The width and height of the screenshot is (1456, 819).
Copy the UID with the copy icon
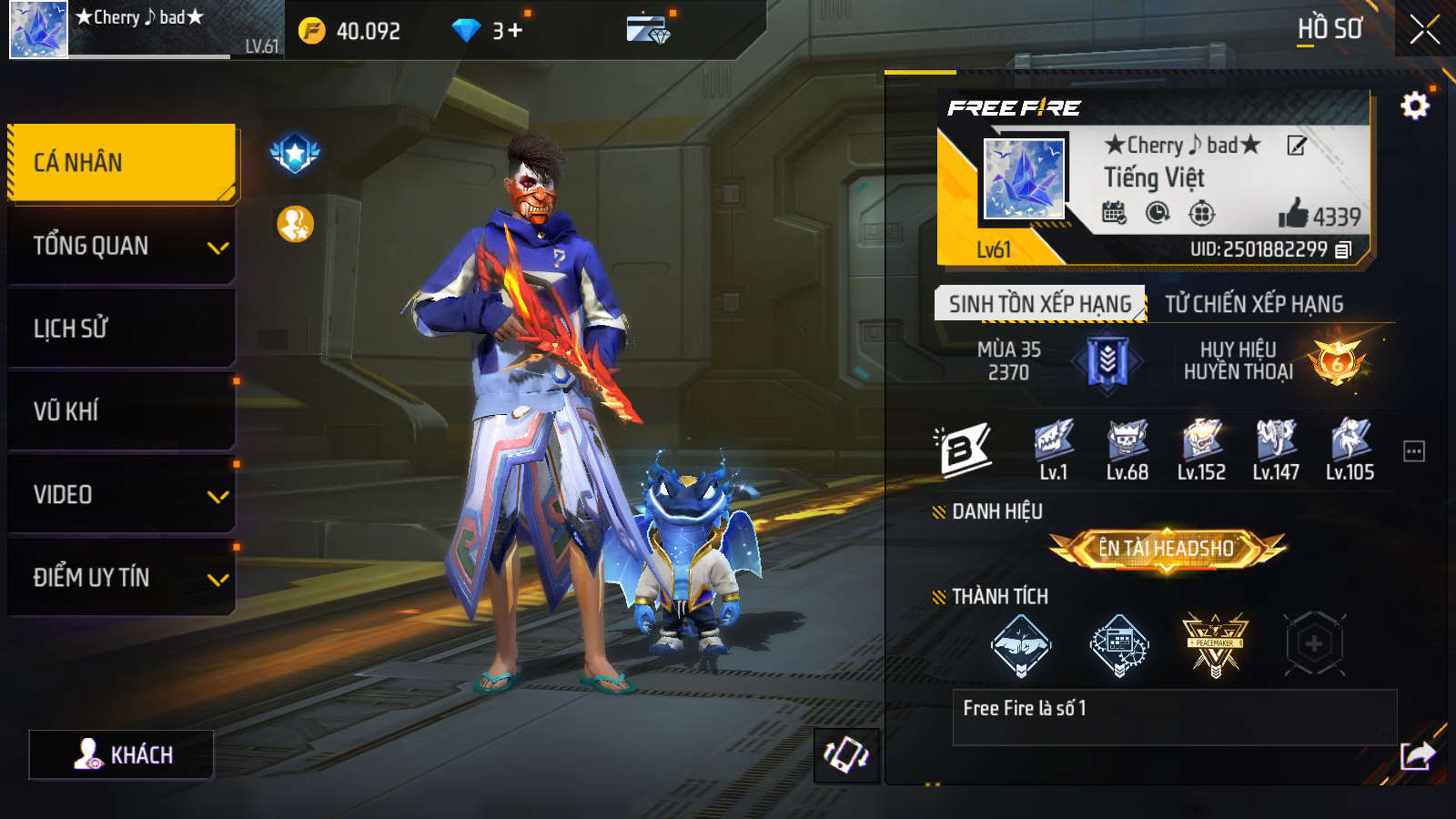[1344, 249]
